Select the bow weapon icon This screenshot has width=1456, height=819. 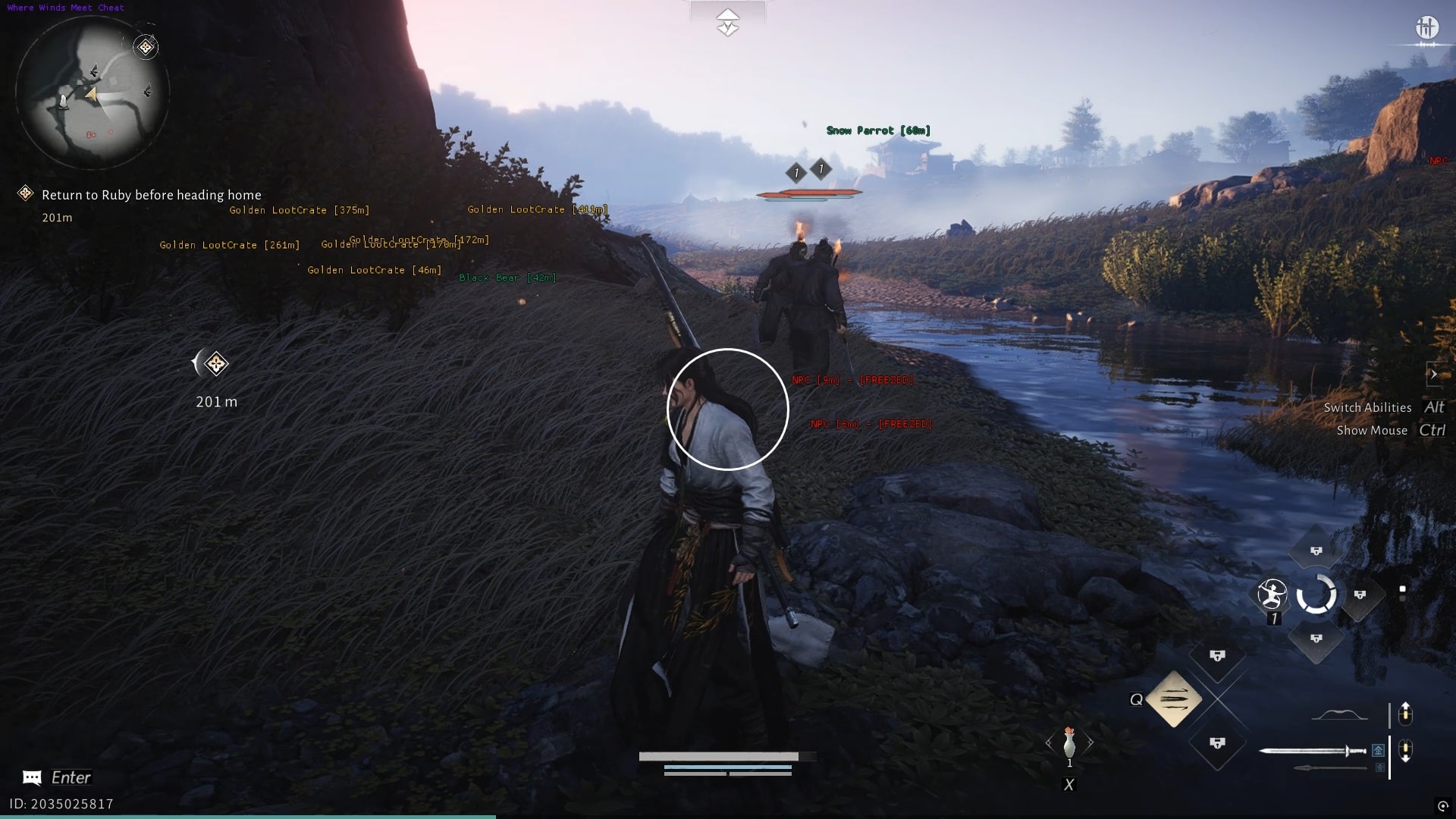[x=1341, y=714]
